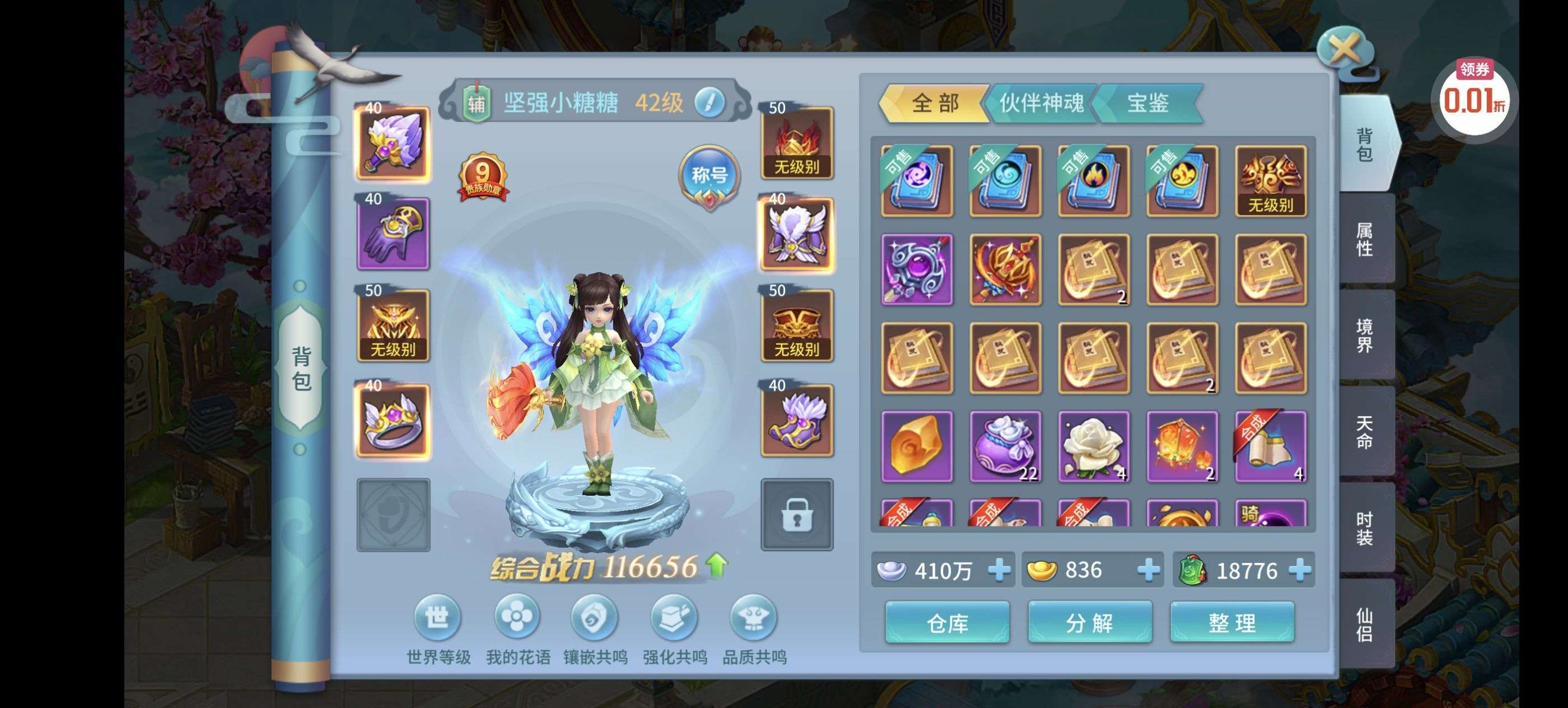Edit character name with pencil icon
The height and width of the screenshot is (708, 1568).
pyautogui.click(x=709, y=103)
